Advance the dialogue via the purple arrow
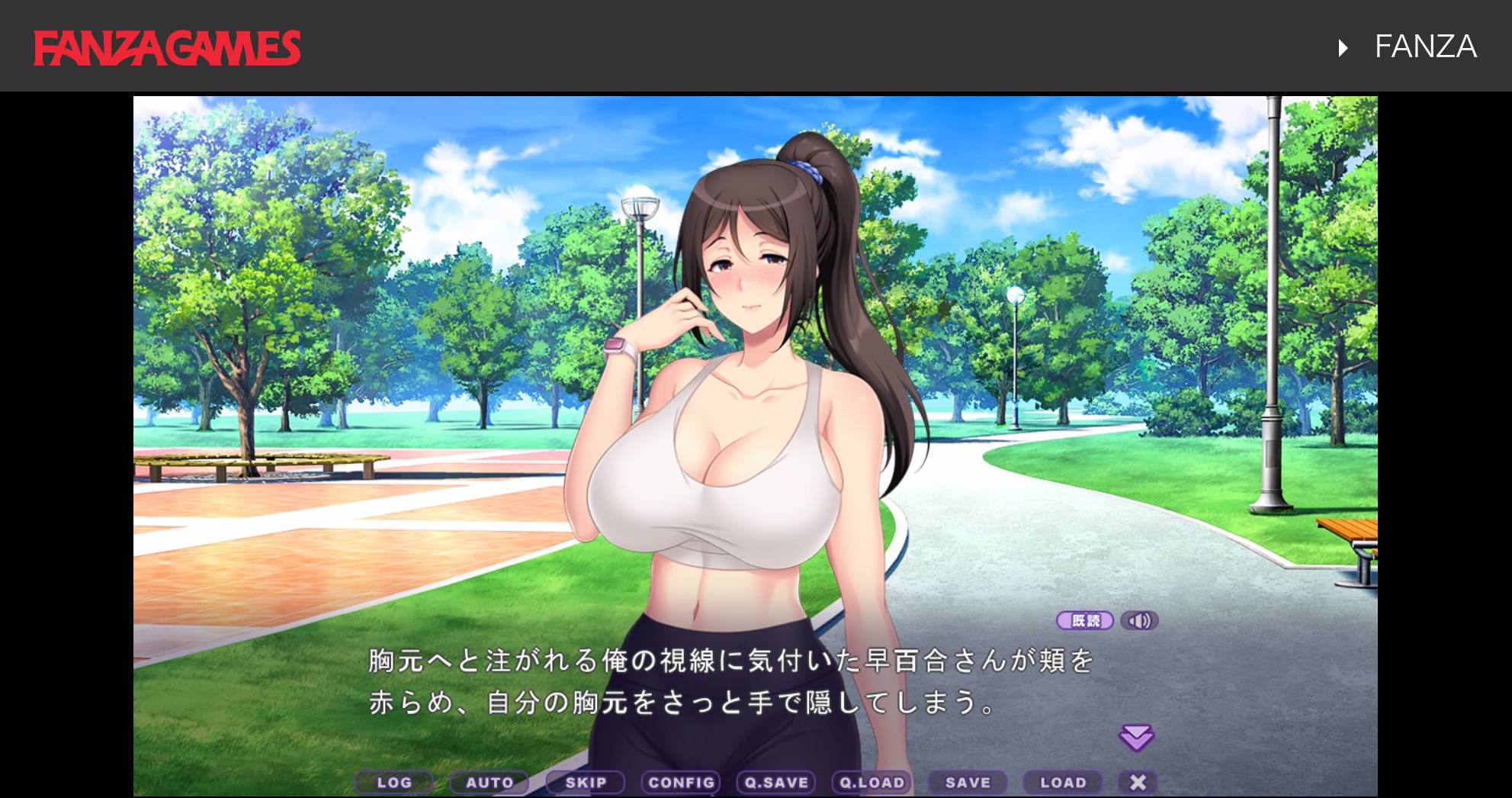Viewport: 1512px width, 798px height. pos(1136,738)
